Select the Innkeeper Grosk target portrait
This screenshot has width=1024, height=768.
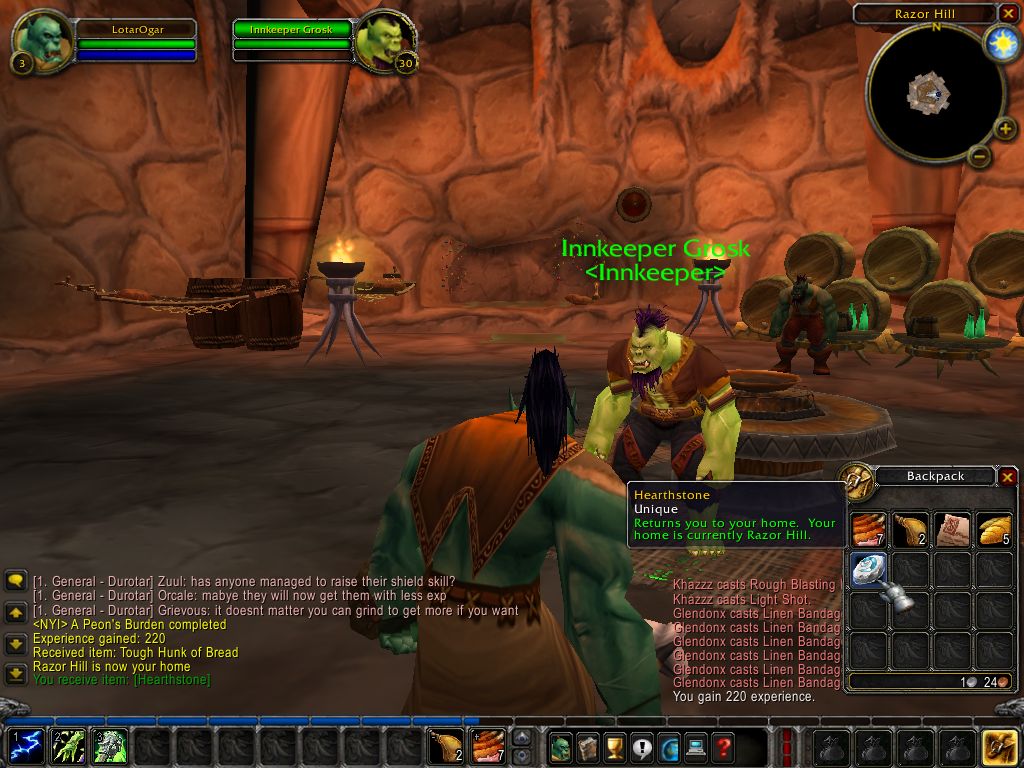click(x=384, y=40)
